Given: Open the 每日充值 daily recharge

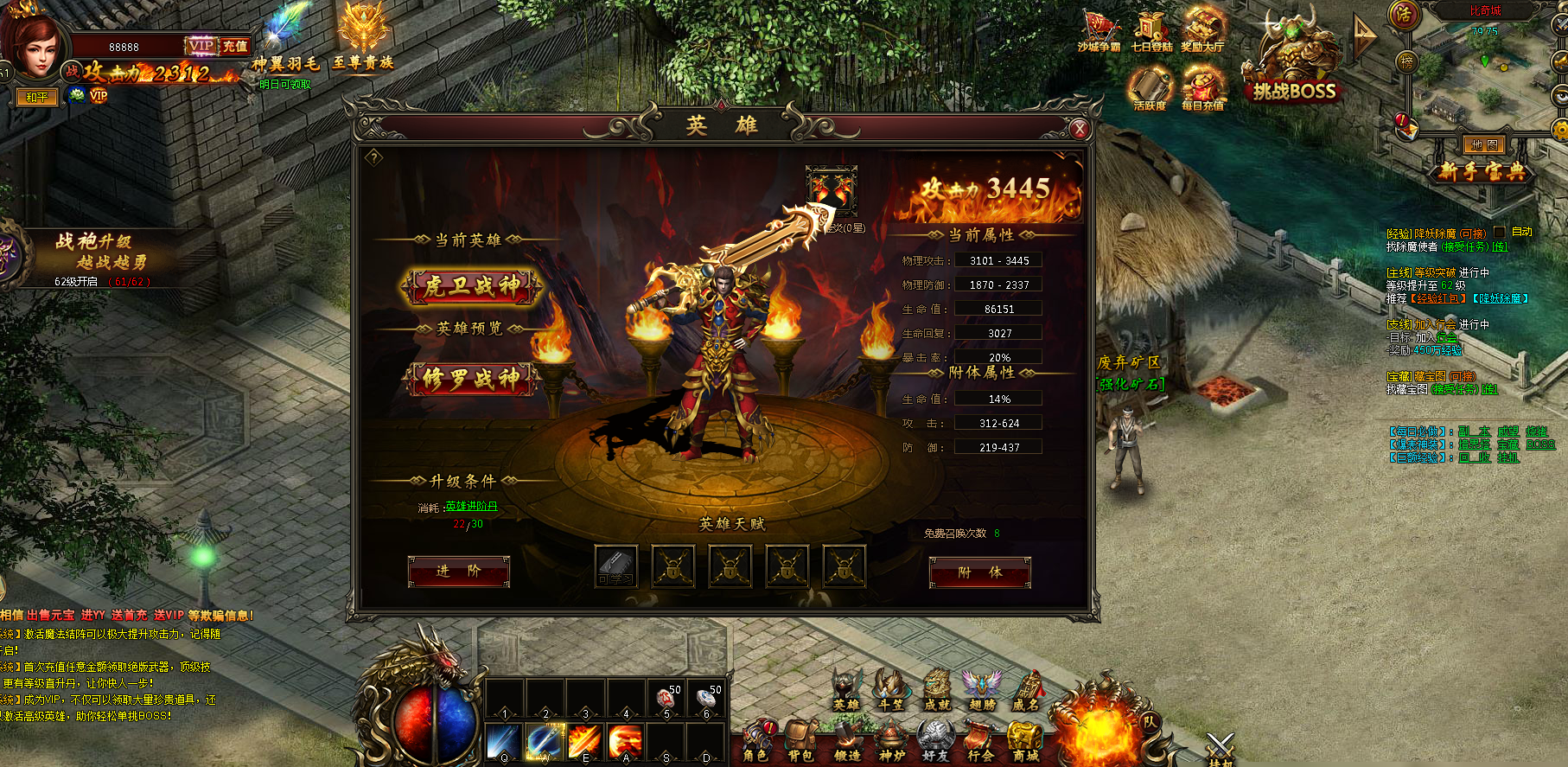Looking at the screenshot, I should click(x=1202, y=90).
